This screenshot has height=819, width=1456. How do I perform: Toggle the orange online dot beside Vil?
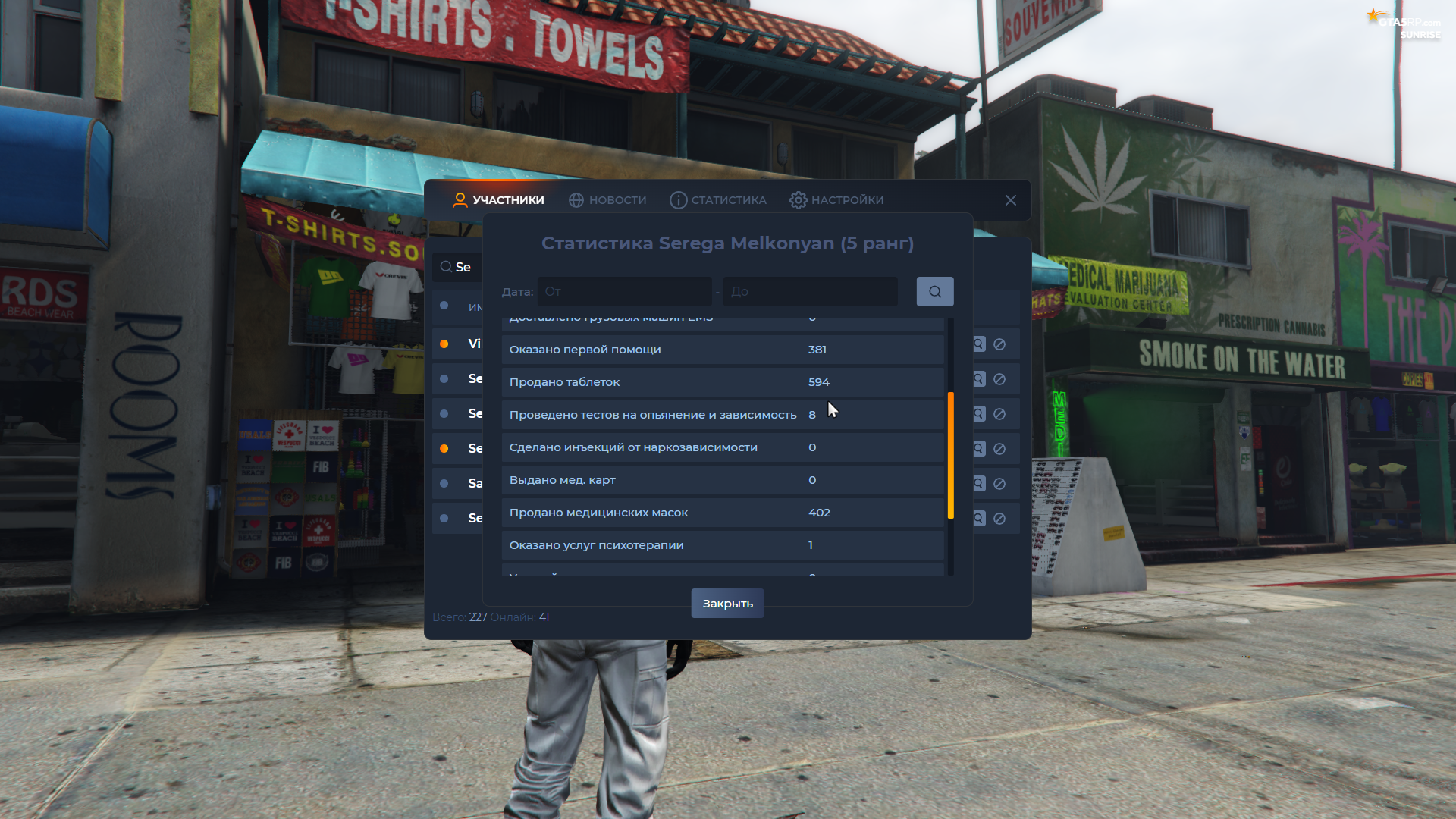444,344
